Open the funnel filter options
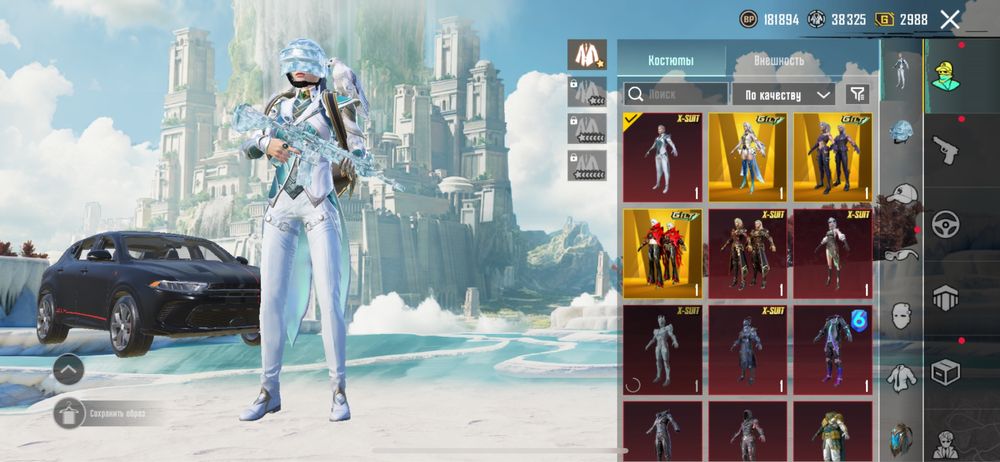The height and width of the screenshot is (462, 1000). point(857,94)
